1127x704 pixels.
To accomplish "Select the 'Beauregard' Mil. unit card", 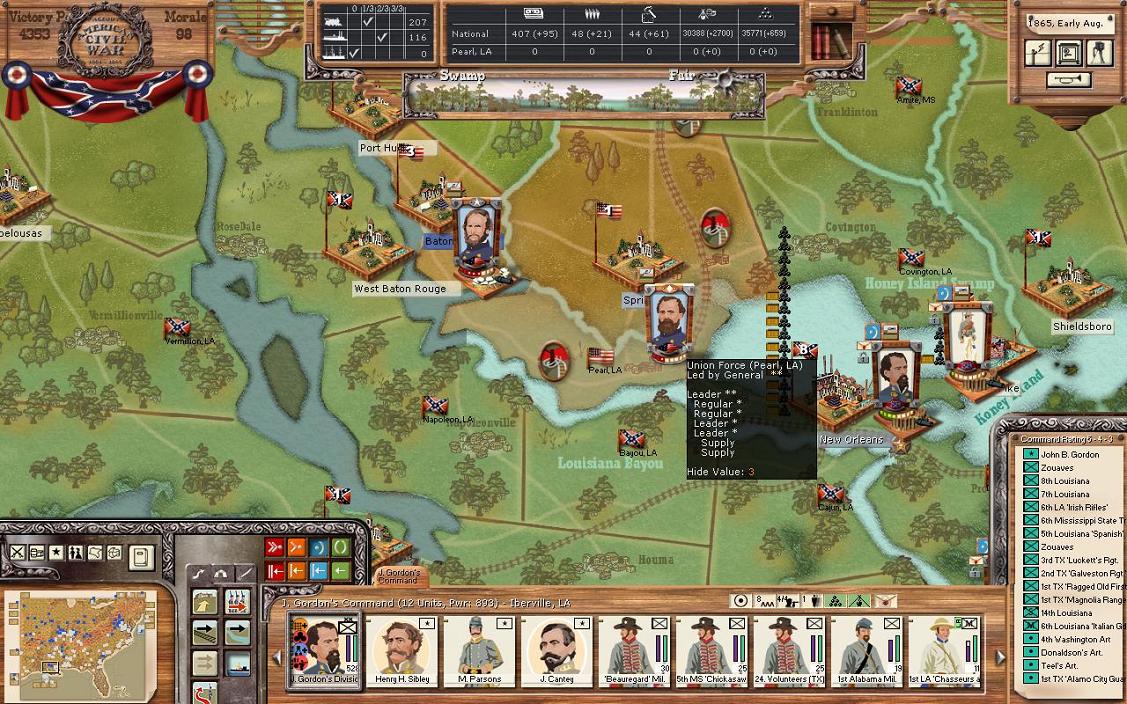I will click(634, 650).
